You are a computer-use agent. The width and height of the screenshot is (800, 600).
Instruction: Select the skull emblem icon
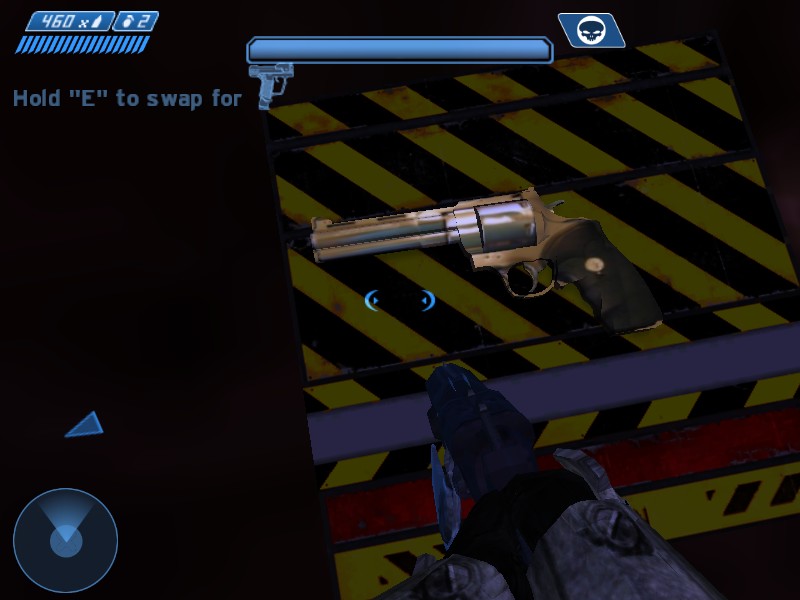point(591,30)
